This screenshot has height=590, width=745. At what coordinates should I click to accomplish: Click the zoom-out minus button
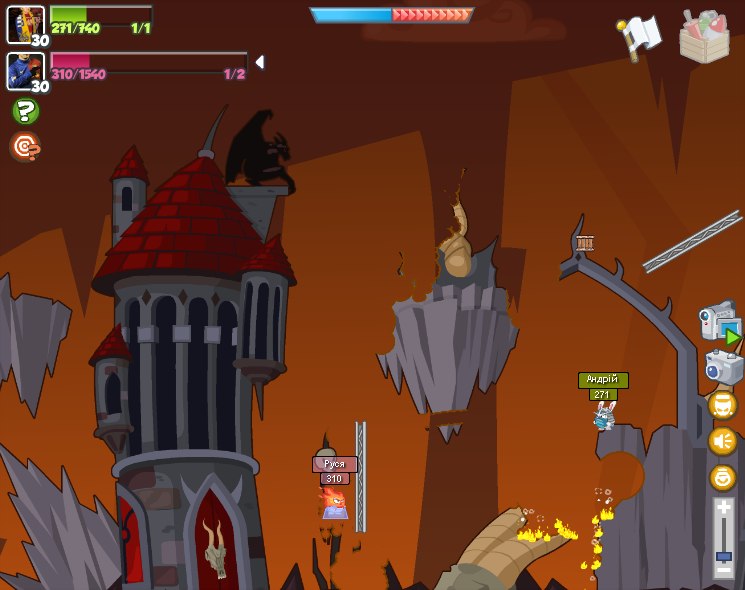click(723, 570)
